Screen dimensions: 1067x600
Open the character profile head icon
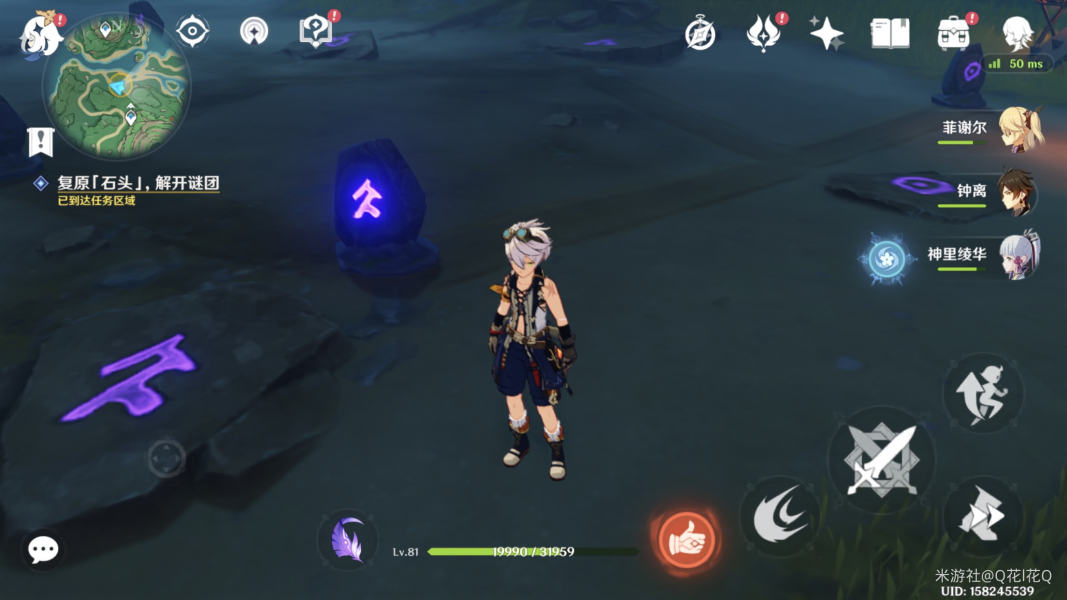(1017, 33)
